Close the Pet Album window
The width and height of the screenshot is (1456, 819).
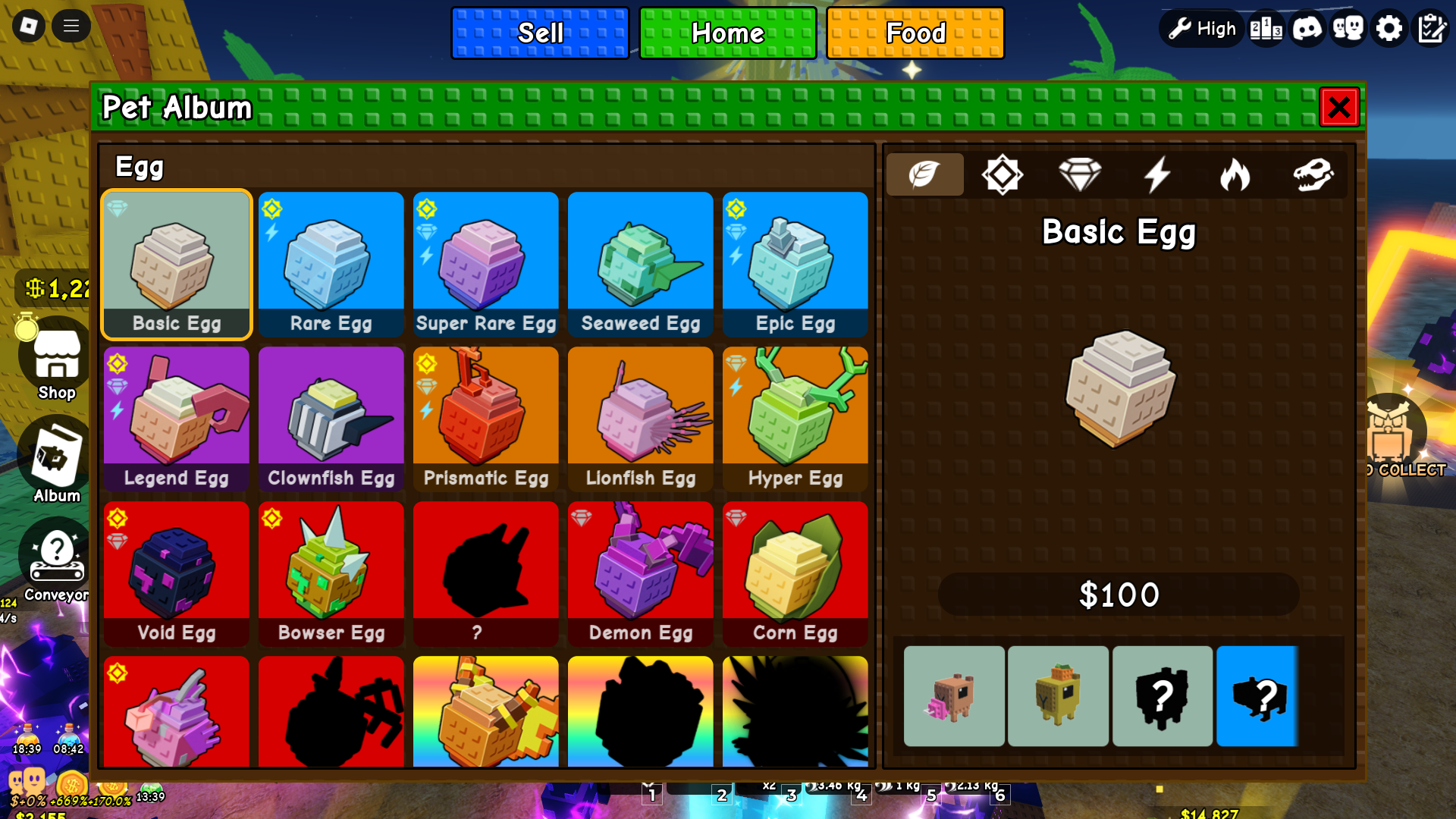click(x=1338, y=107)
